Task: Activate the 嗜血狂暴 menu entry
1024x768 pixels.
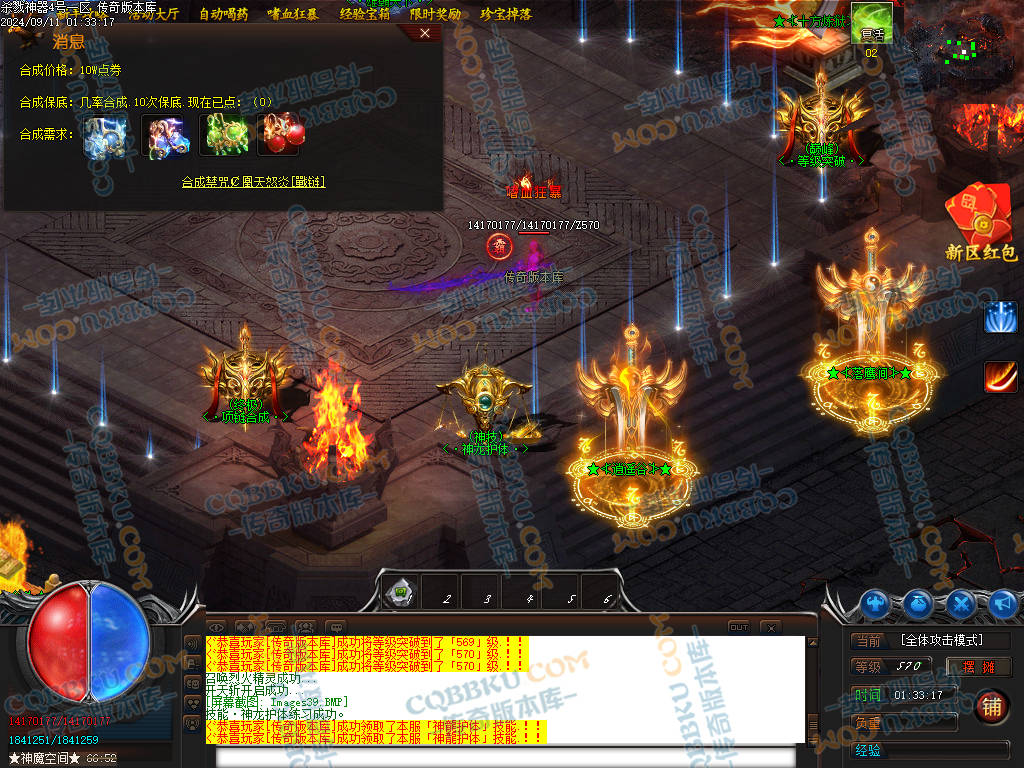Action: (x=293, y=14)
